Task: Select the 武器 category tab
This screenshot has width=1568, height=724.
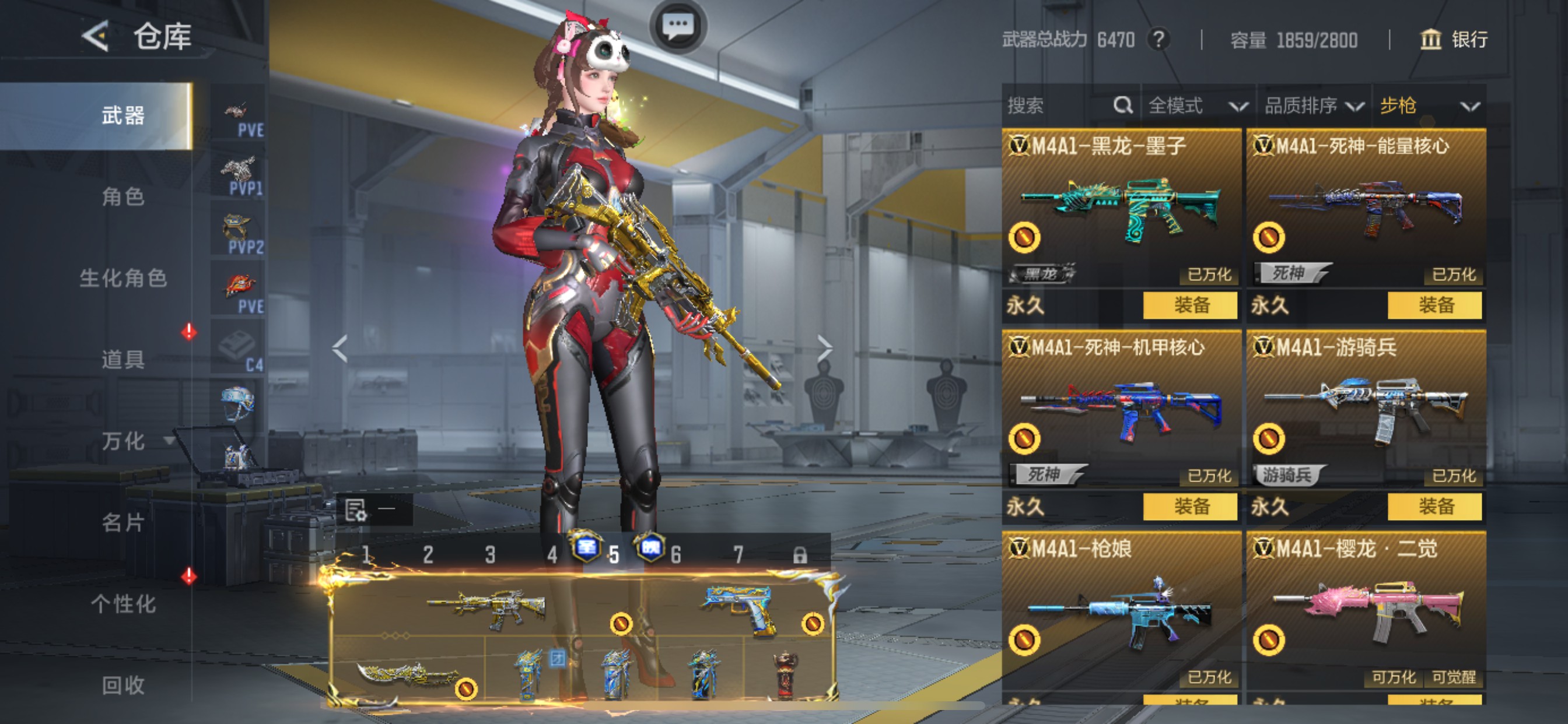Action: 123,115
